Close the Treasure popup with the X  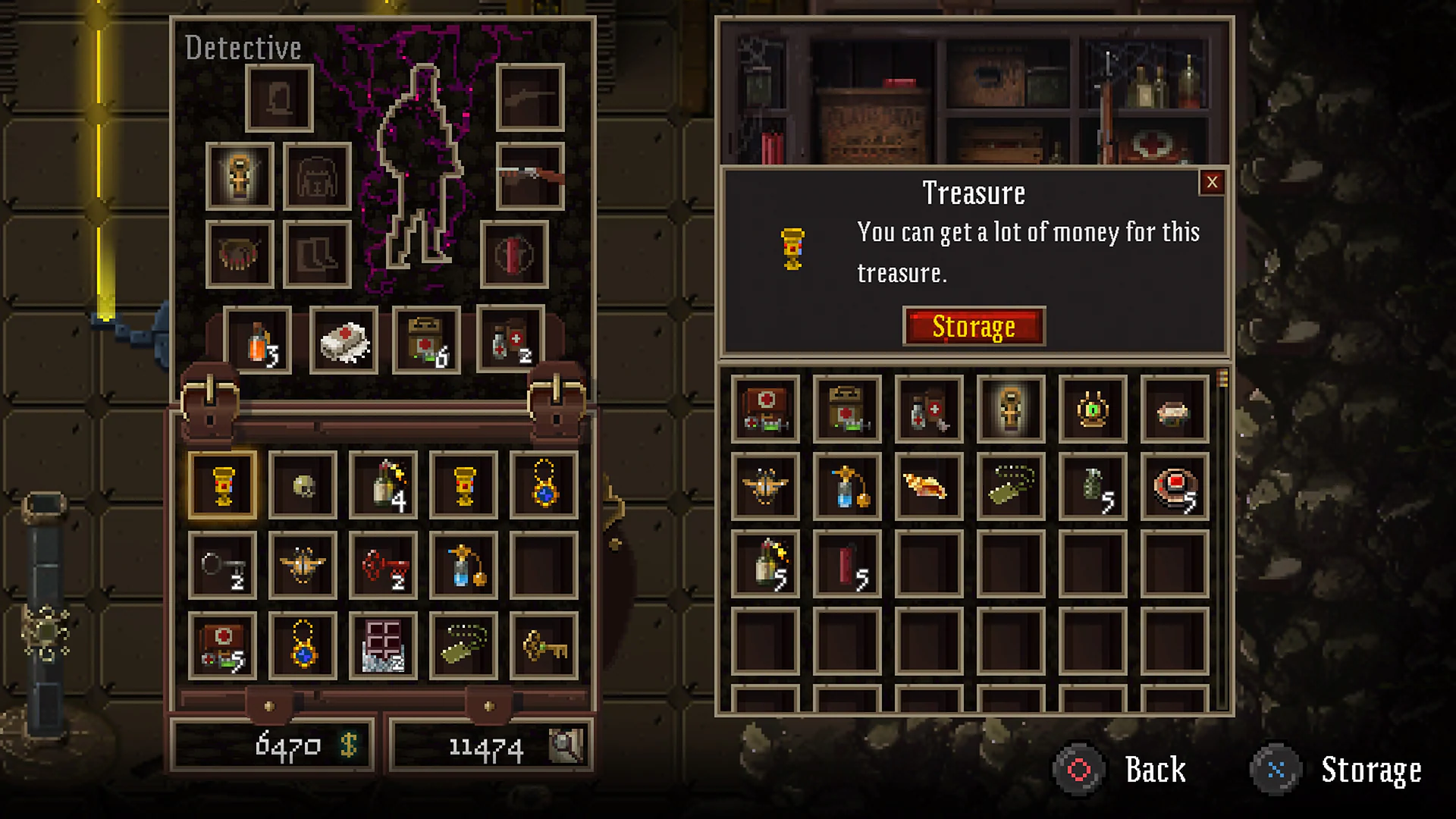point(1212,183)
